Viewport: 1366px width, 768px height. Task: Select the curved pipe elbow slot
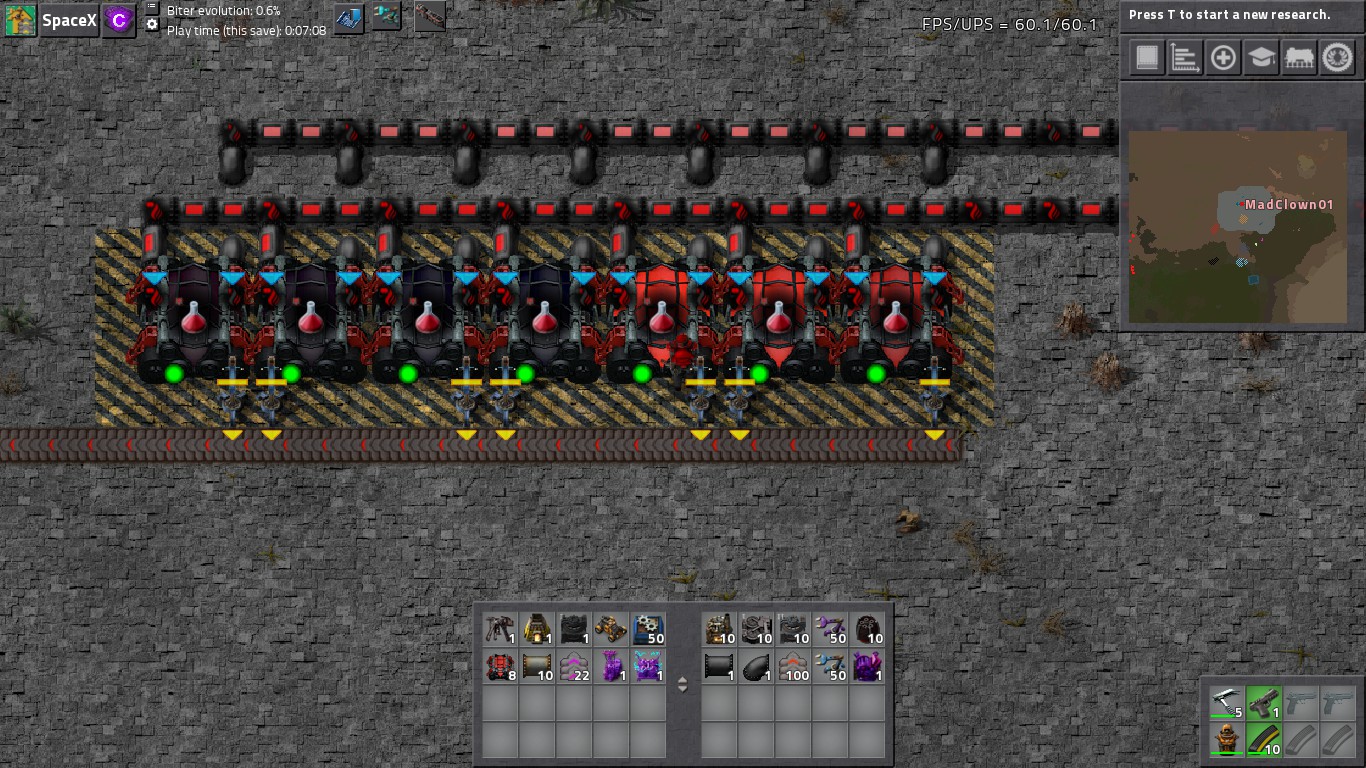(x=757, y=666)
